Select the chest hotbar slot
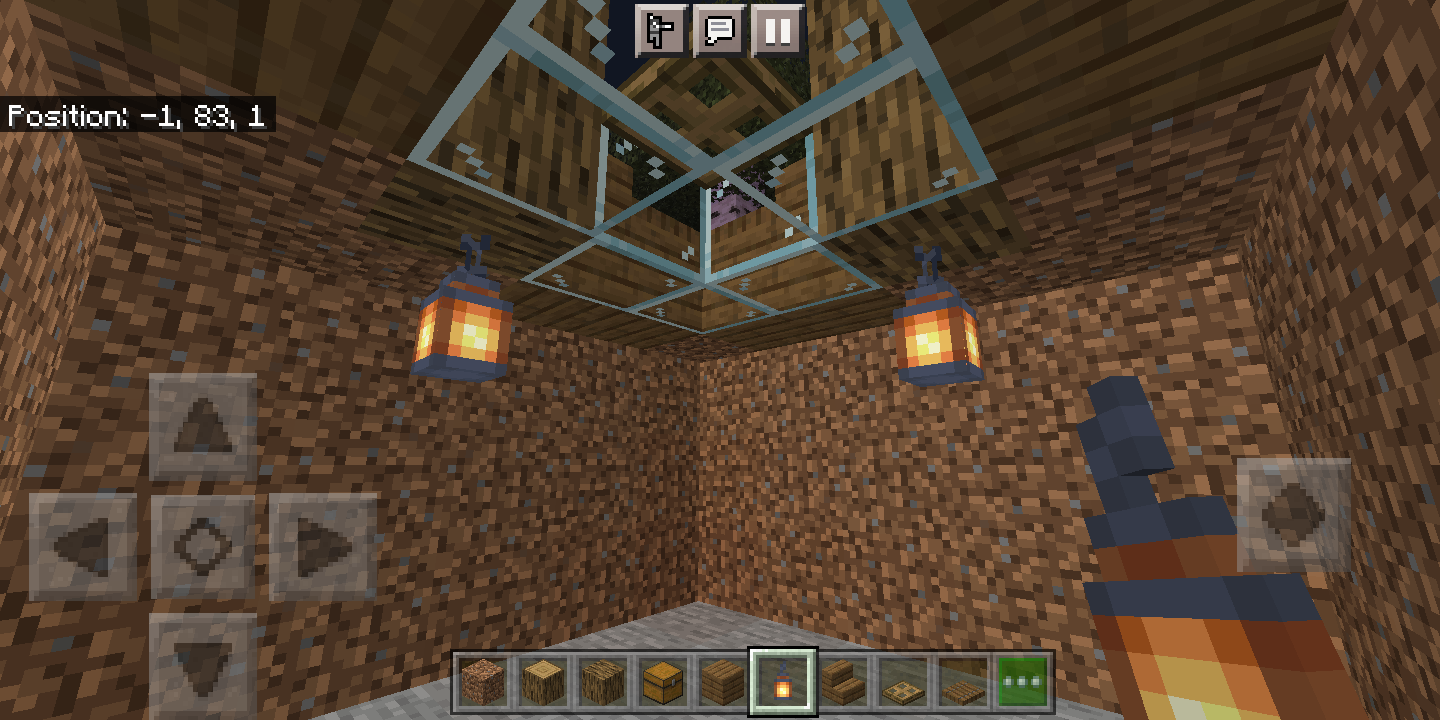The height and width of the screenshot is (720, 1440). pos(661,682)
